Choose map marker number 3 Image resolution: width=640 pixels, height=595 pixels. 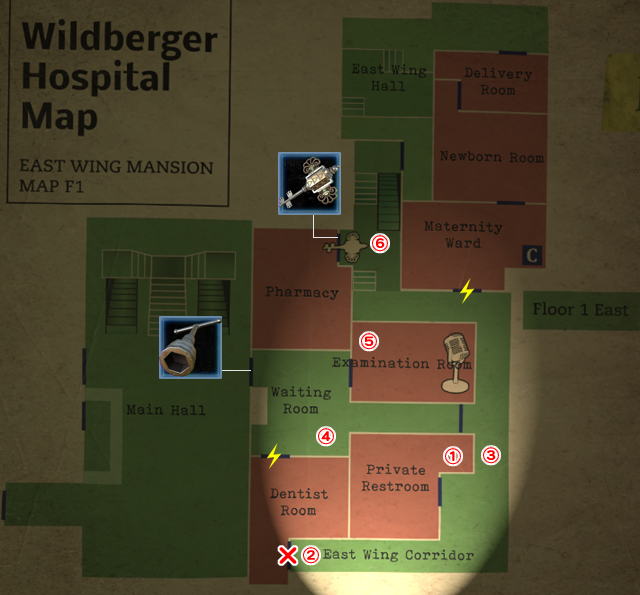491,454
